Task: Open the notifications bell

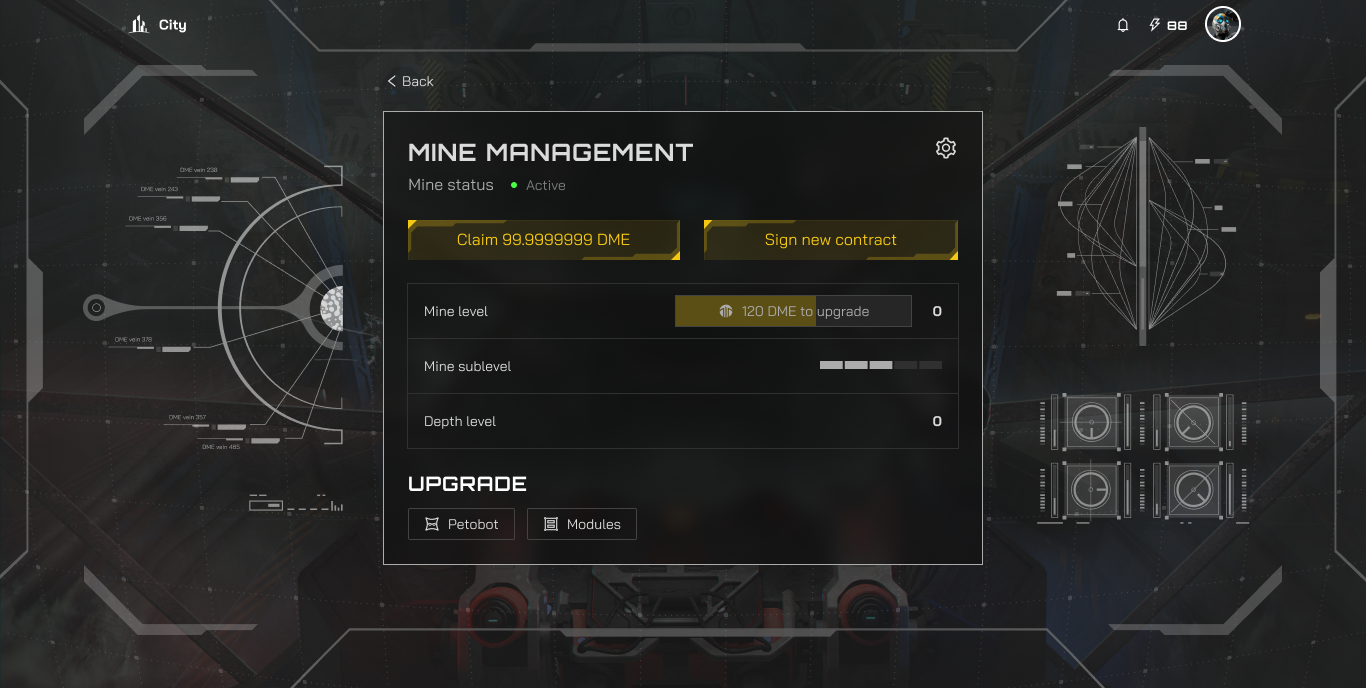Action: click(1123, 25)
